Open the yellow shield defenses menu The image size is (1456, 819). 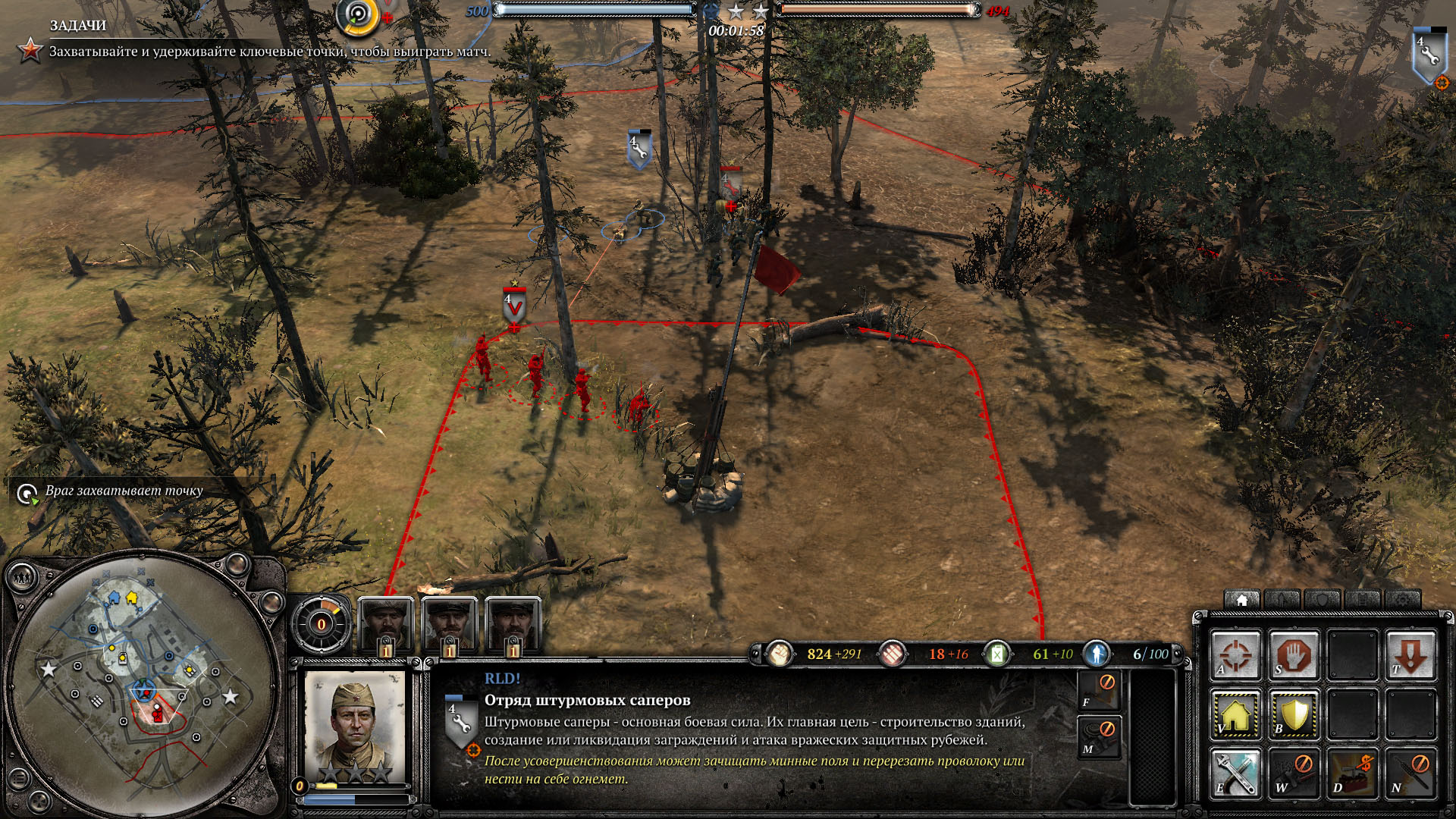1294,714
